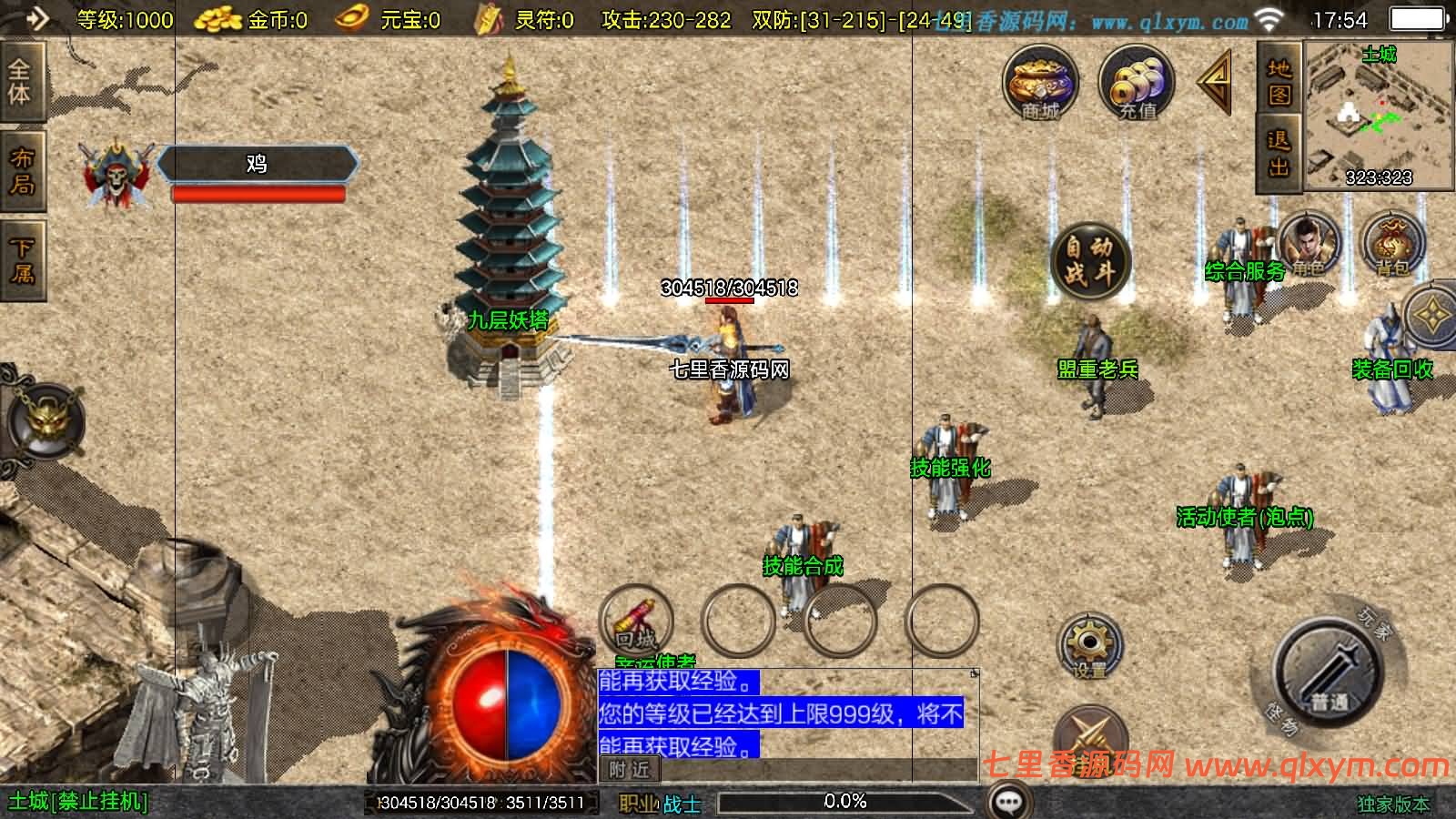1456x819 pixels.
Task: Use the 回城 return scroll
Action: click(635, 622)
